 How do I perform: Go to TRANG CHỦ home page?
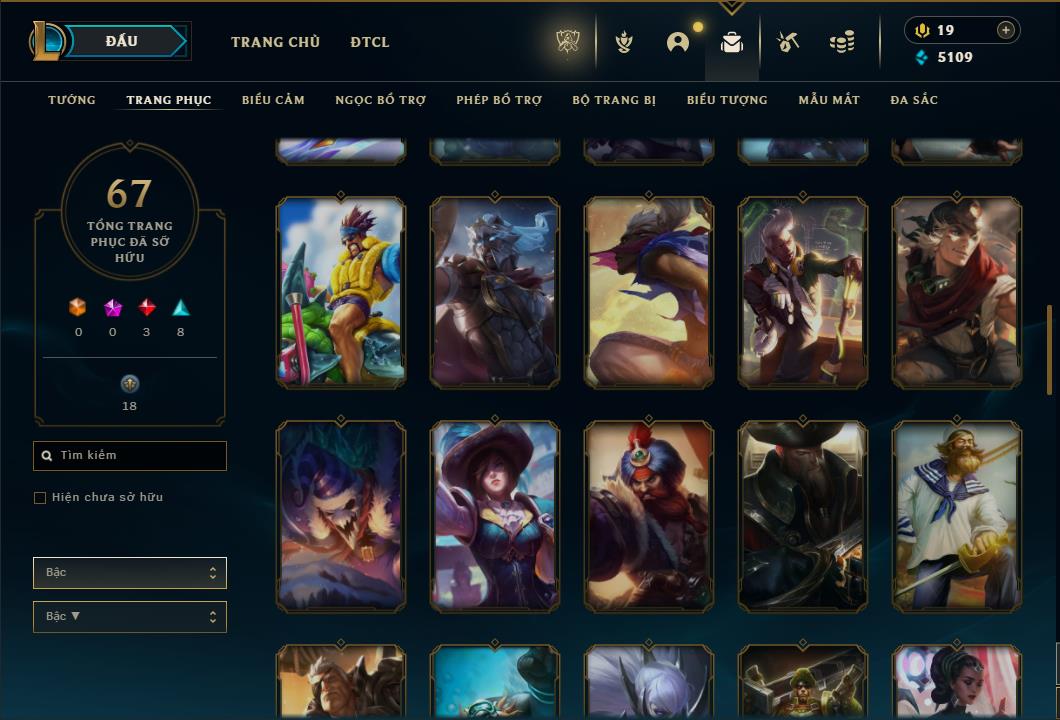pyautogui.click(x=275, y=42)
